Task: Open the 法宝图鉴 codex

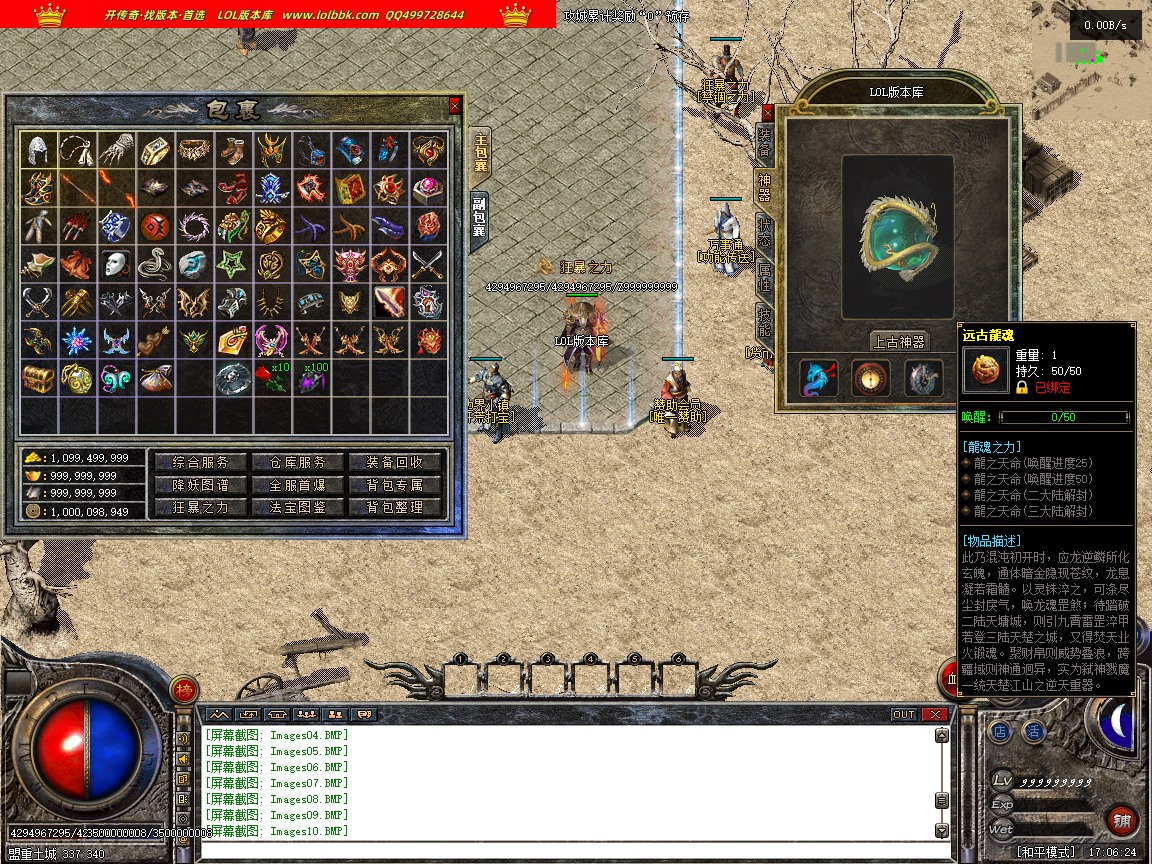Action: pyautogui.click(x=298, y=507)
